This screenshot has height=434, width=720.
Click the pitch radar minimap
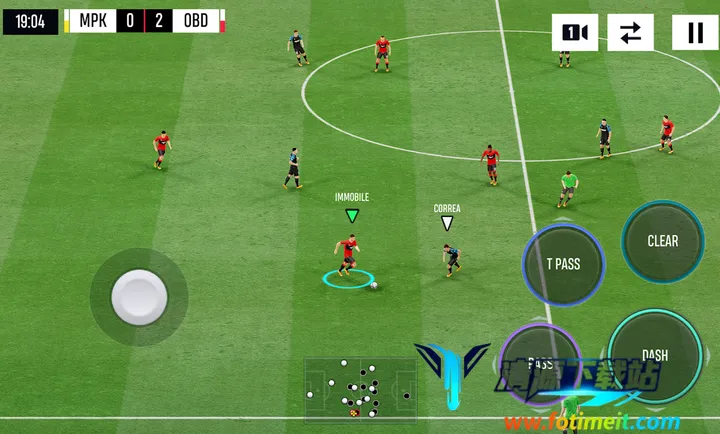(360, 387)
